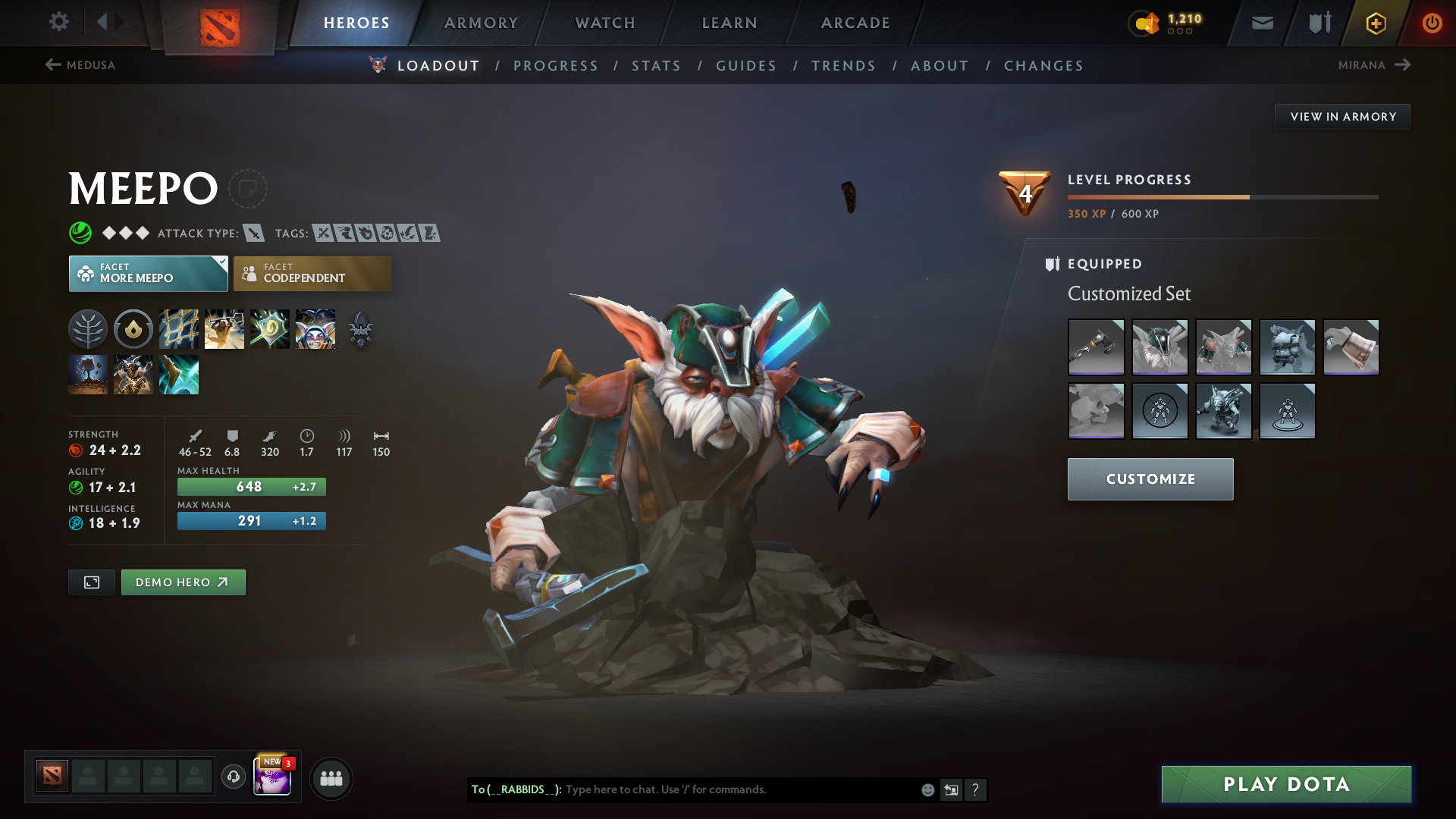Click the Divided We Stand ability icon
Viewport: 1456px width, 819px height.
(x=315, y=329)
